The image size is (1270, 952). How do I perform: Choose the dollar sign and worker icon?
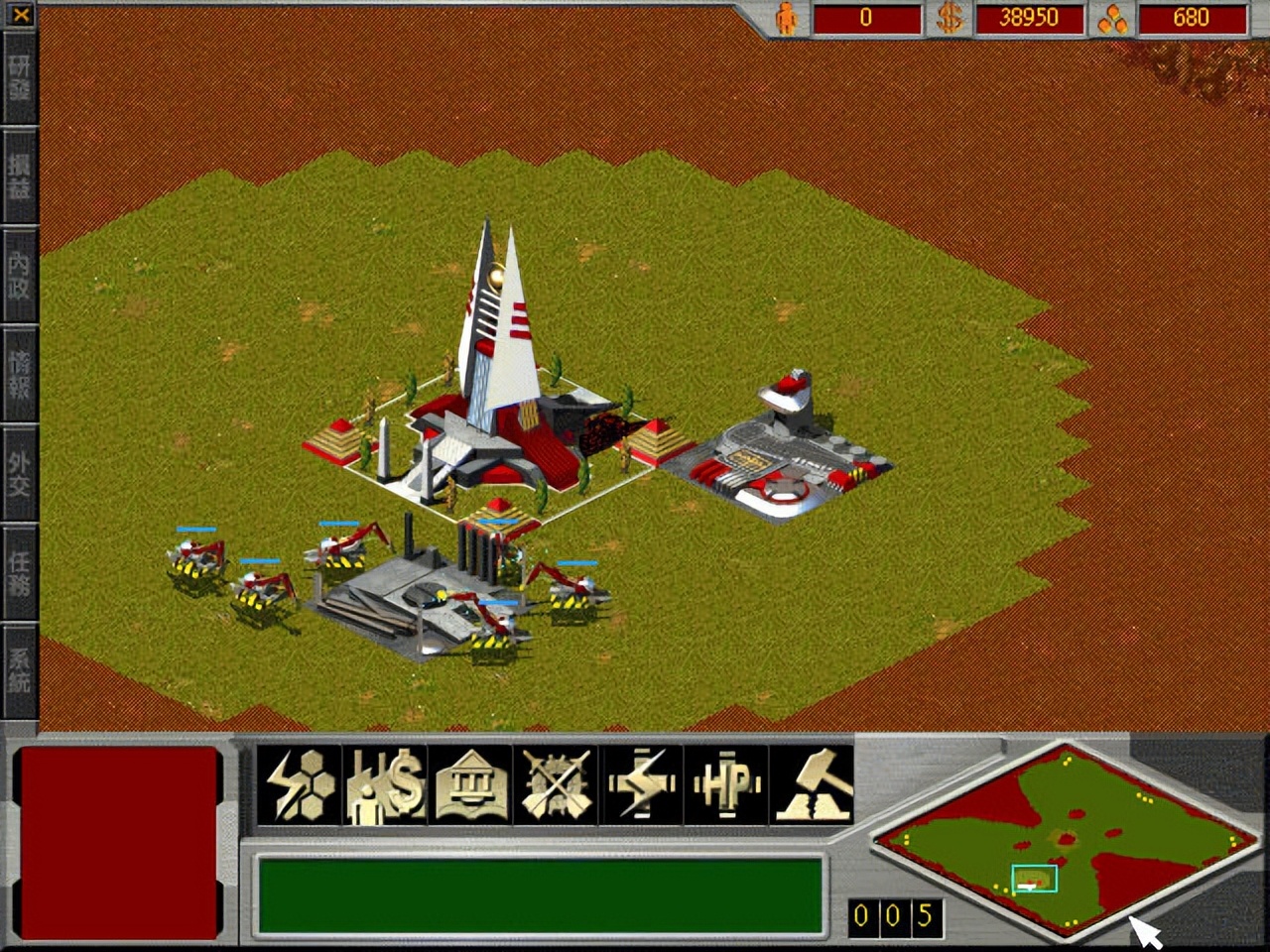(385, 784)
